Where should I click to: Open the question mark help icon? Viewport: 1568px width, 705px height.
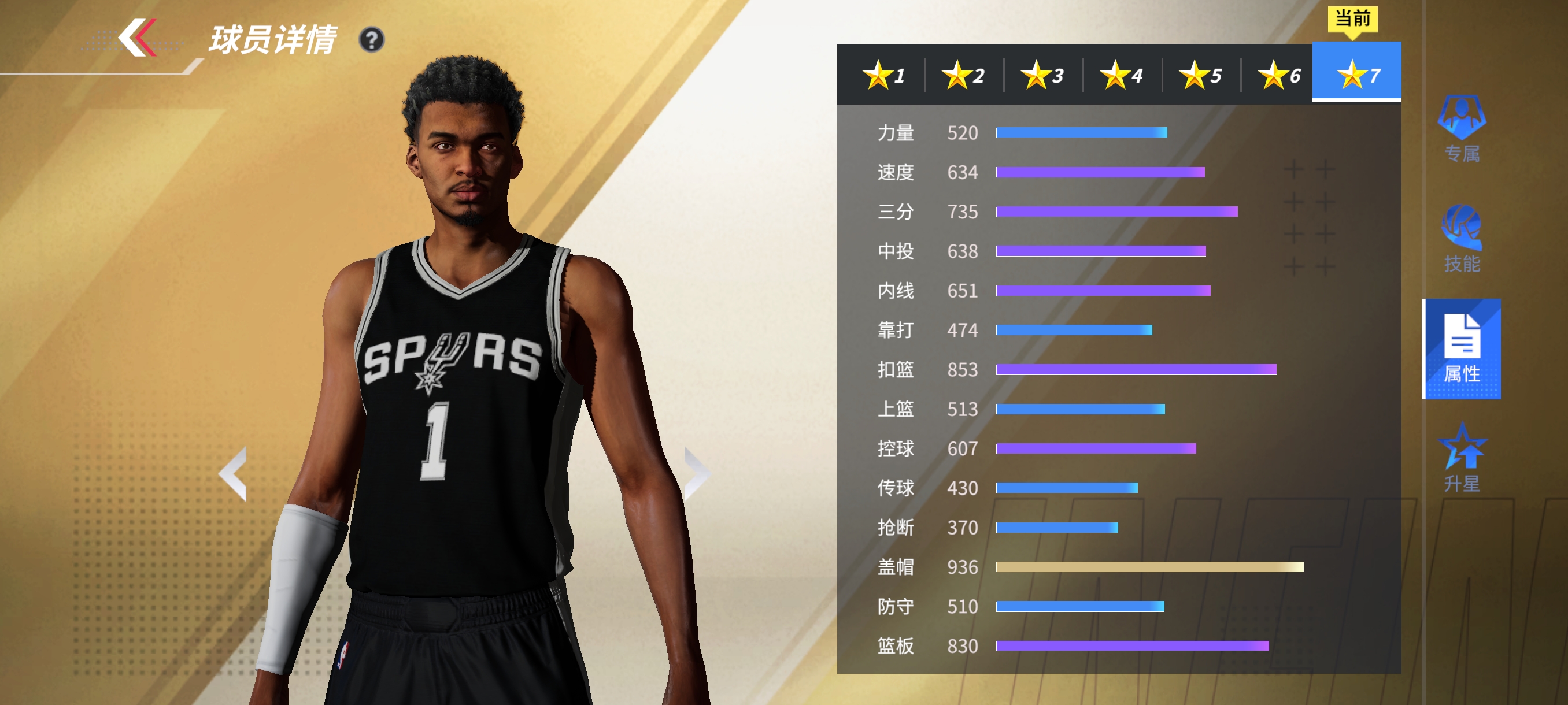pyautogui.click(x=371, y=40)
